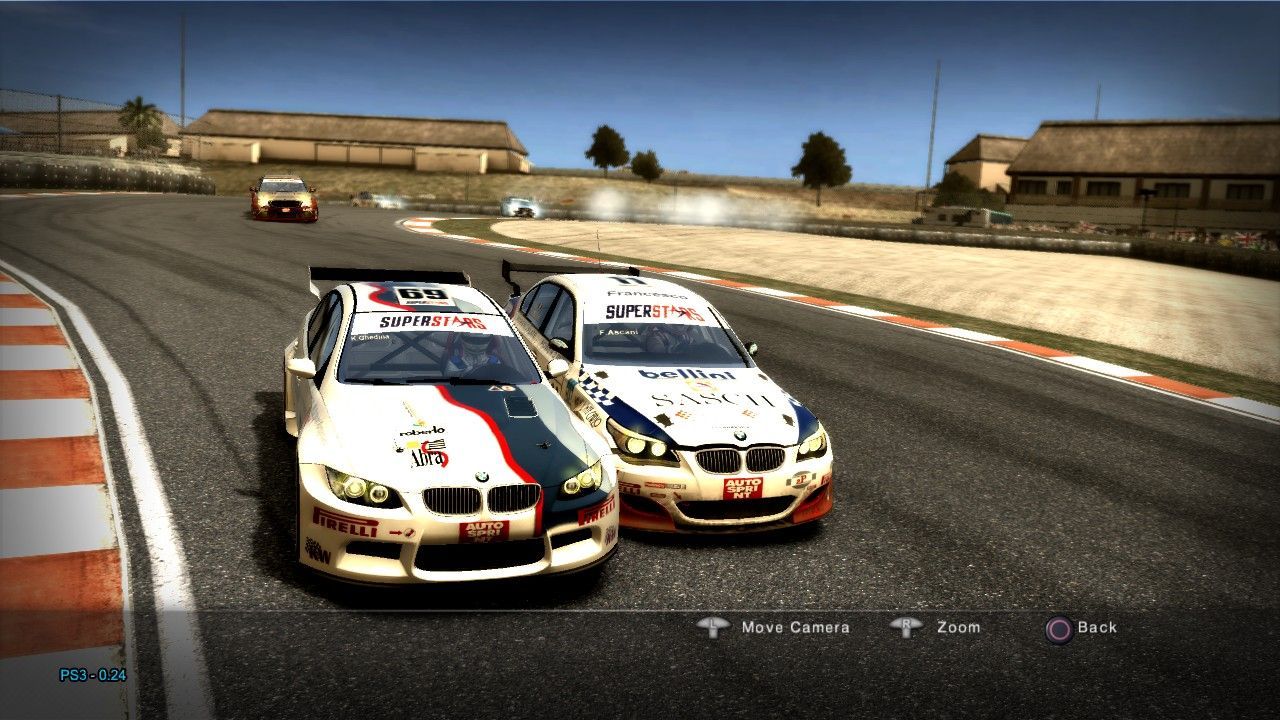1280x720 pixels.
Task: Click the Pirelli logo on the left car's bumper
Action: pos(347,525)
